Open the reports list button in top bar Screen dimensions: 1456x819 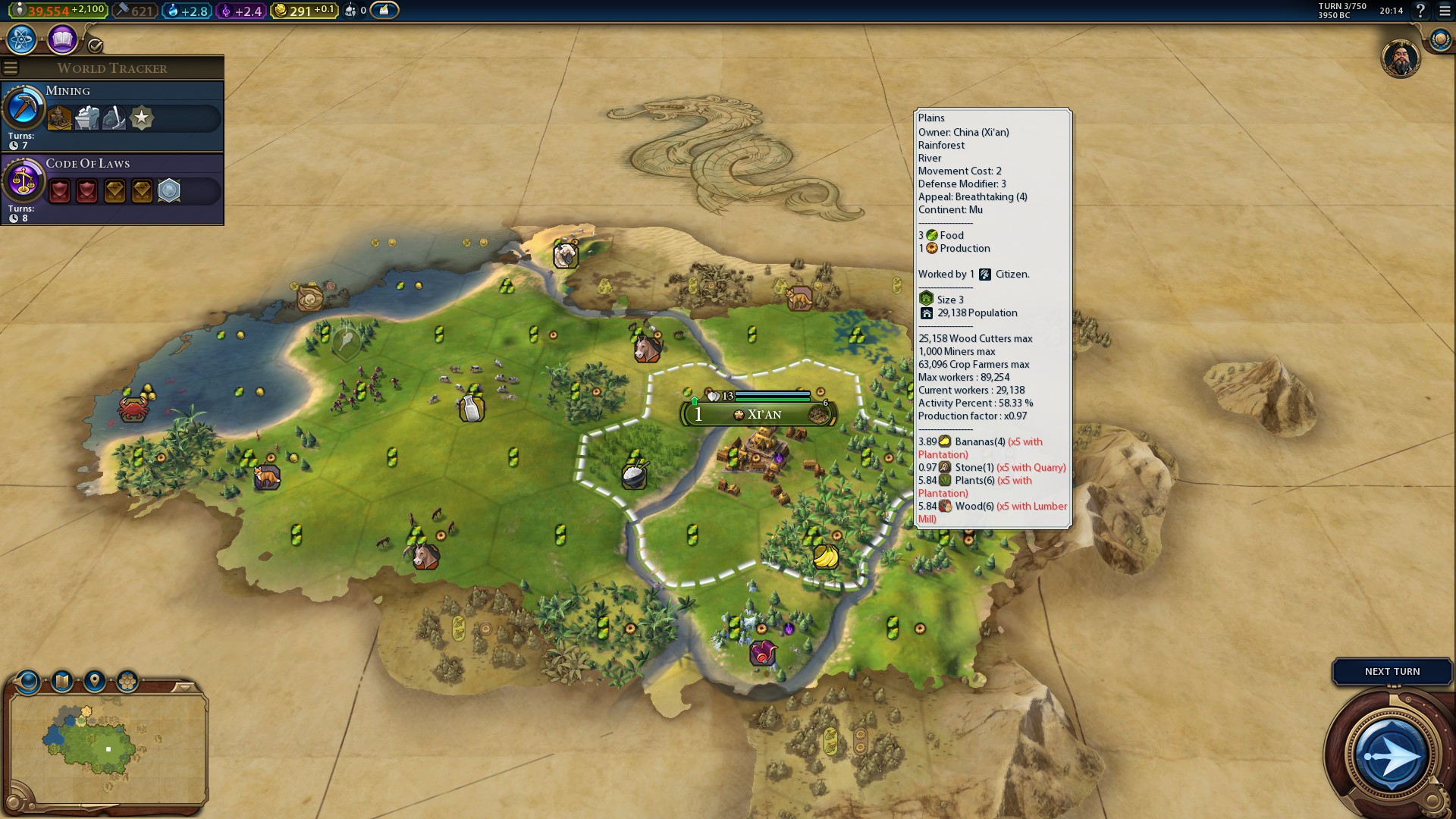click(x=384, y=11)
